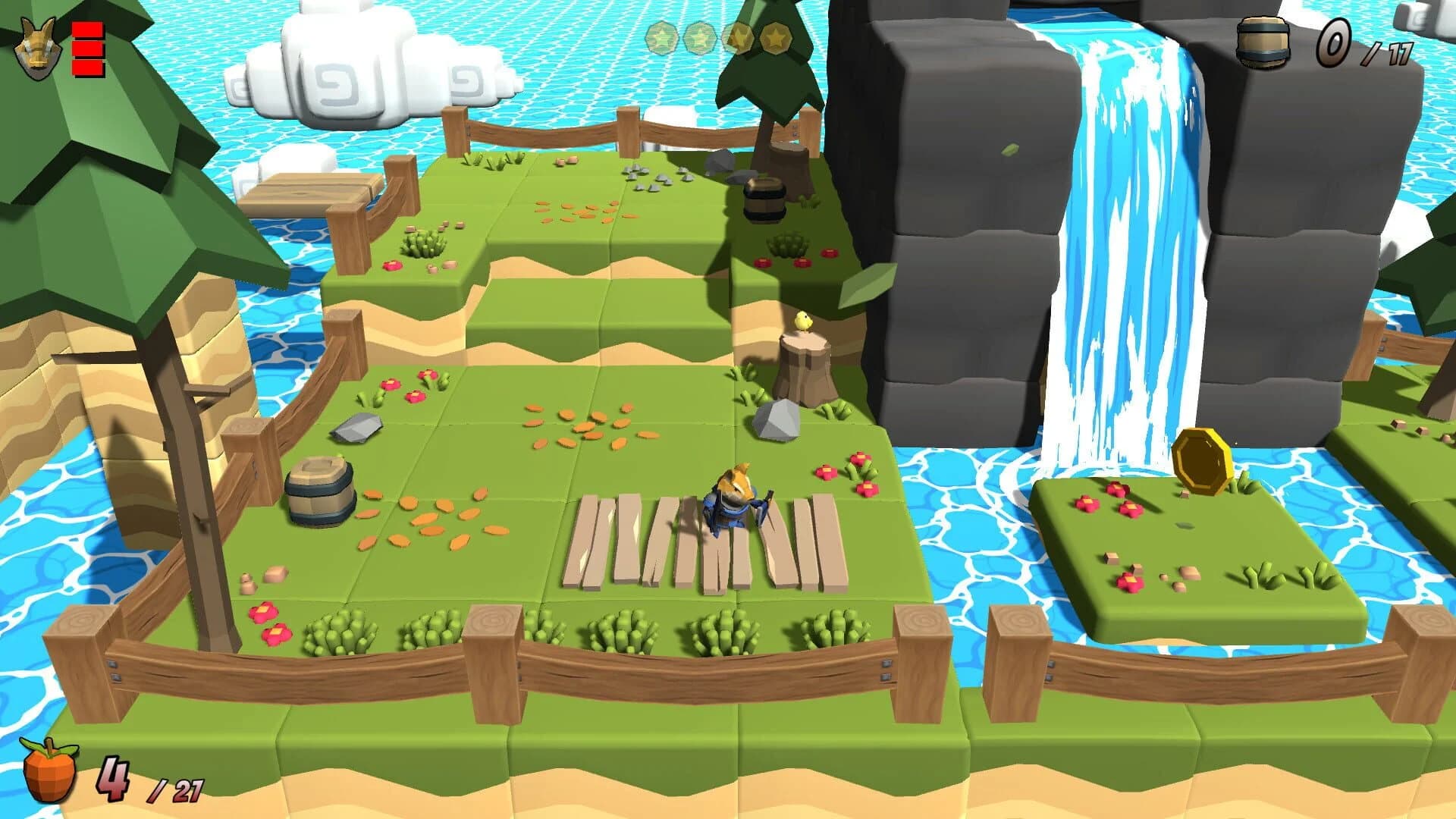Click the fourth gold star medal icon
This screenshot has width=1456, height=819.
(x=776, y=38)
